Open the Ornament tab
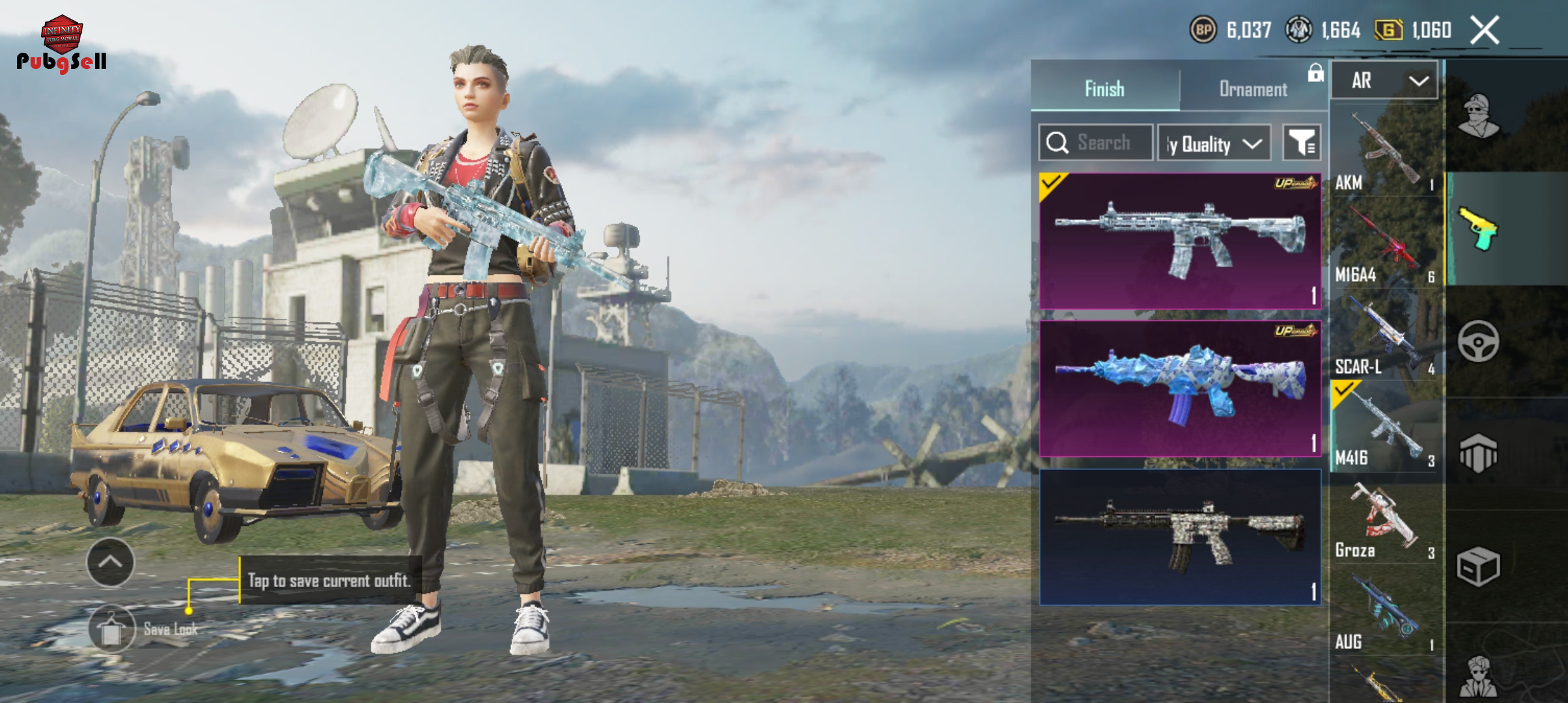This screenshot has height=703, width=1568. click(x=1253, y=89)
